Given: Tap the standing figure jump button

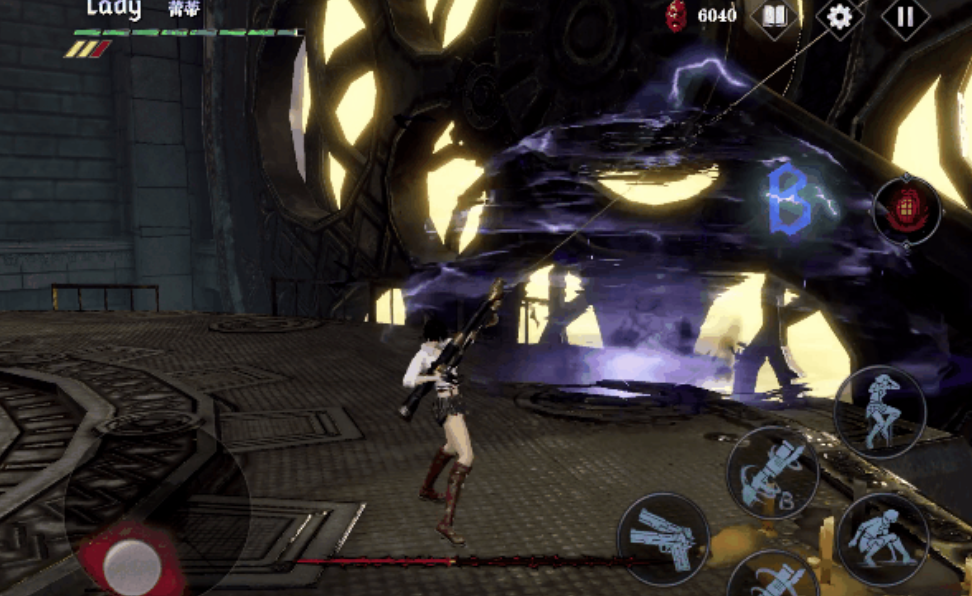Looking at the screenshot, I should pos(879,412).
